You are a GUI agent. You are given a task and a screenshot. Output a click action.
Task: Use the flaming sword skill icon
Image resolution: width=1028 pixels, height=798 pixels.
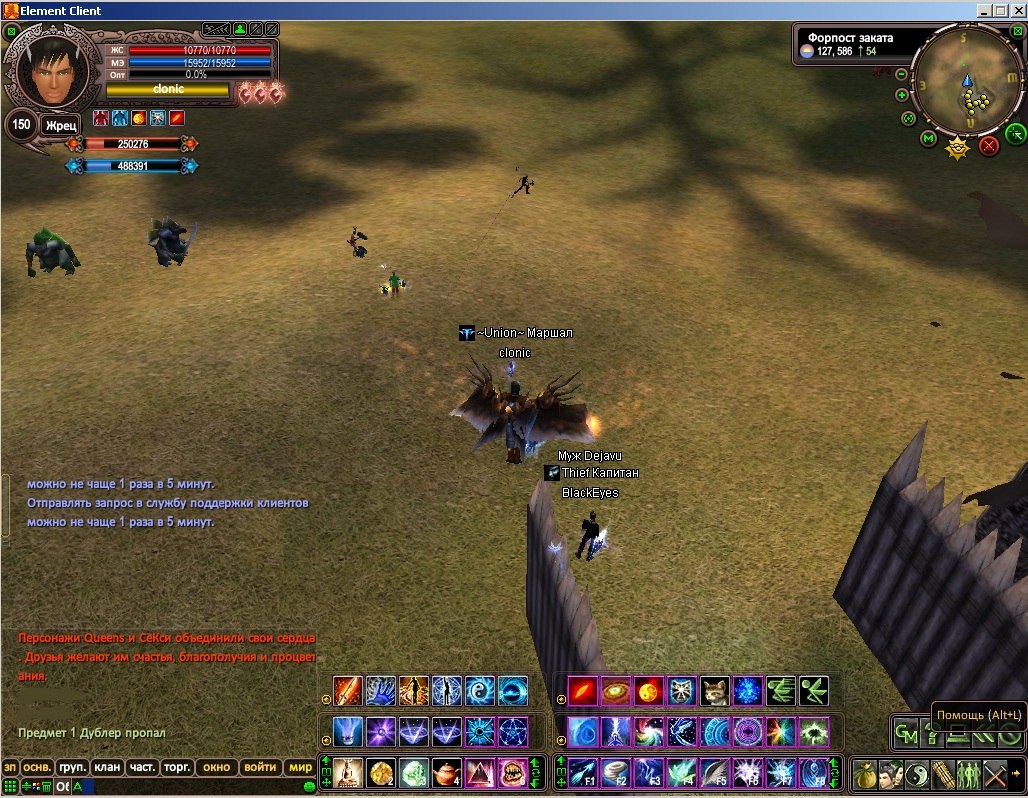tap(347, 691)
